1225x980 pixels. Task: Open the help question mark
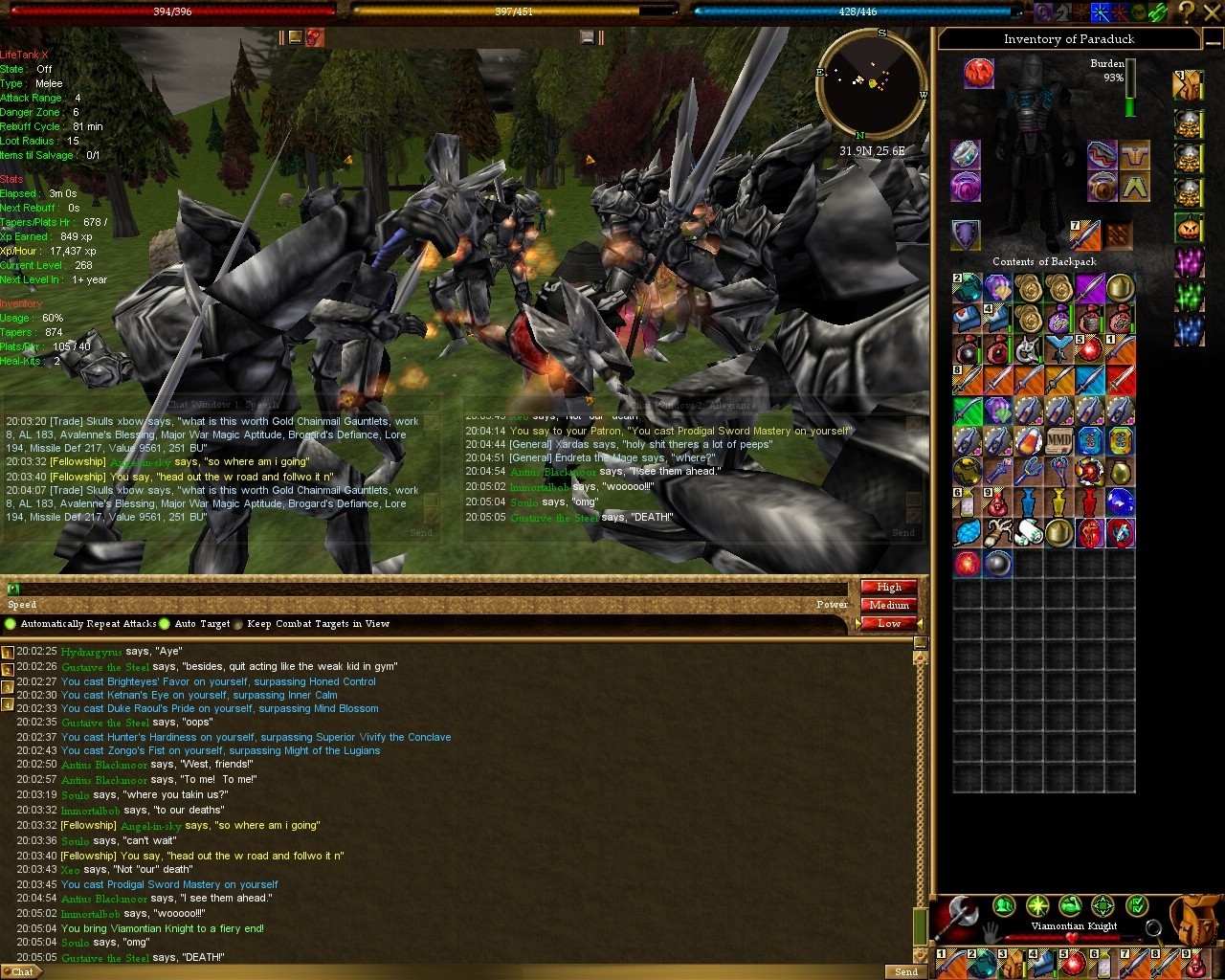tap(1187, 11)
